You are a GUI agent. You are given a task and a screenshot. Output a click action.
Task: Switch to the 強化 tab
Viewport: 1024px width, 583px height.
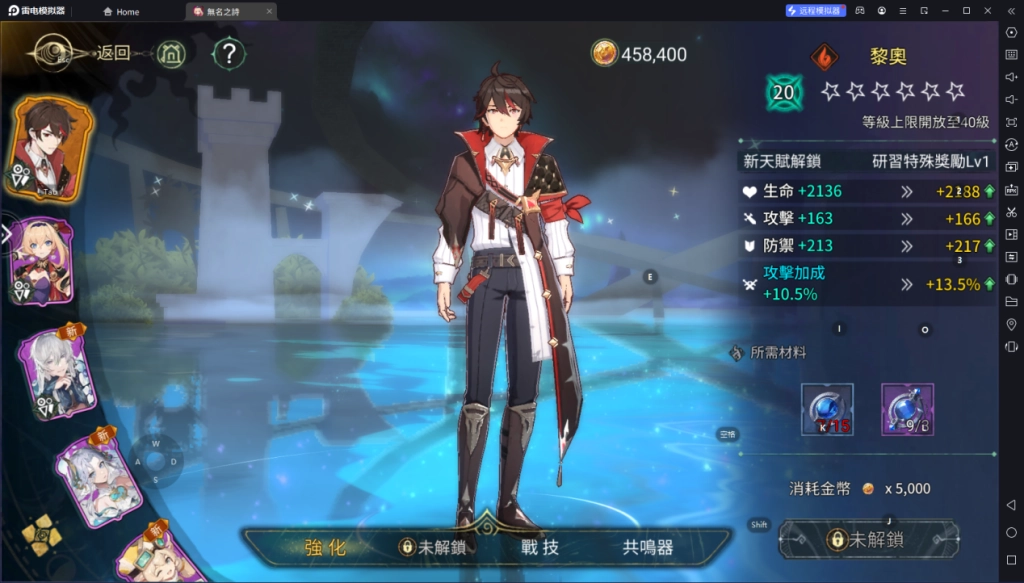click(x=325, y=547)
